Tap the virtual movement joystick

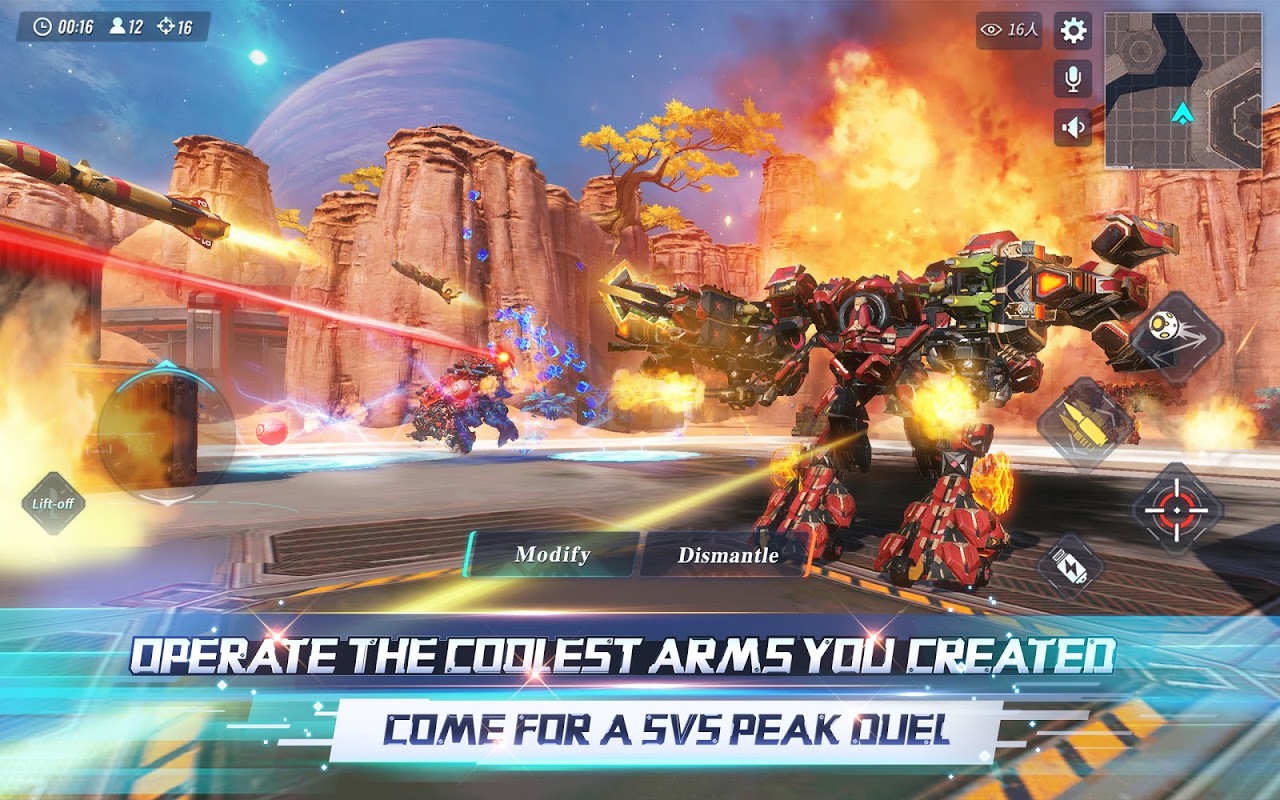tap(166, 432)
